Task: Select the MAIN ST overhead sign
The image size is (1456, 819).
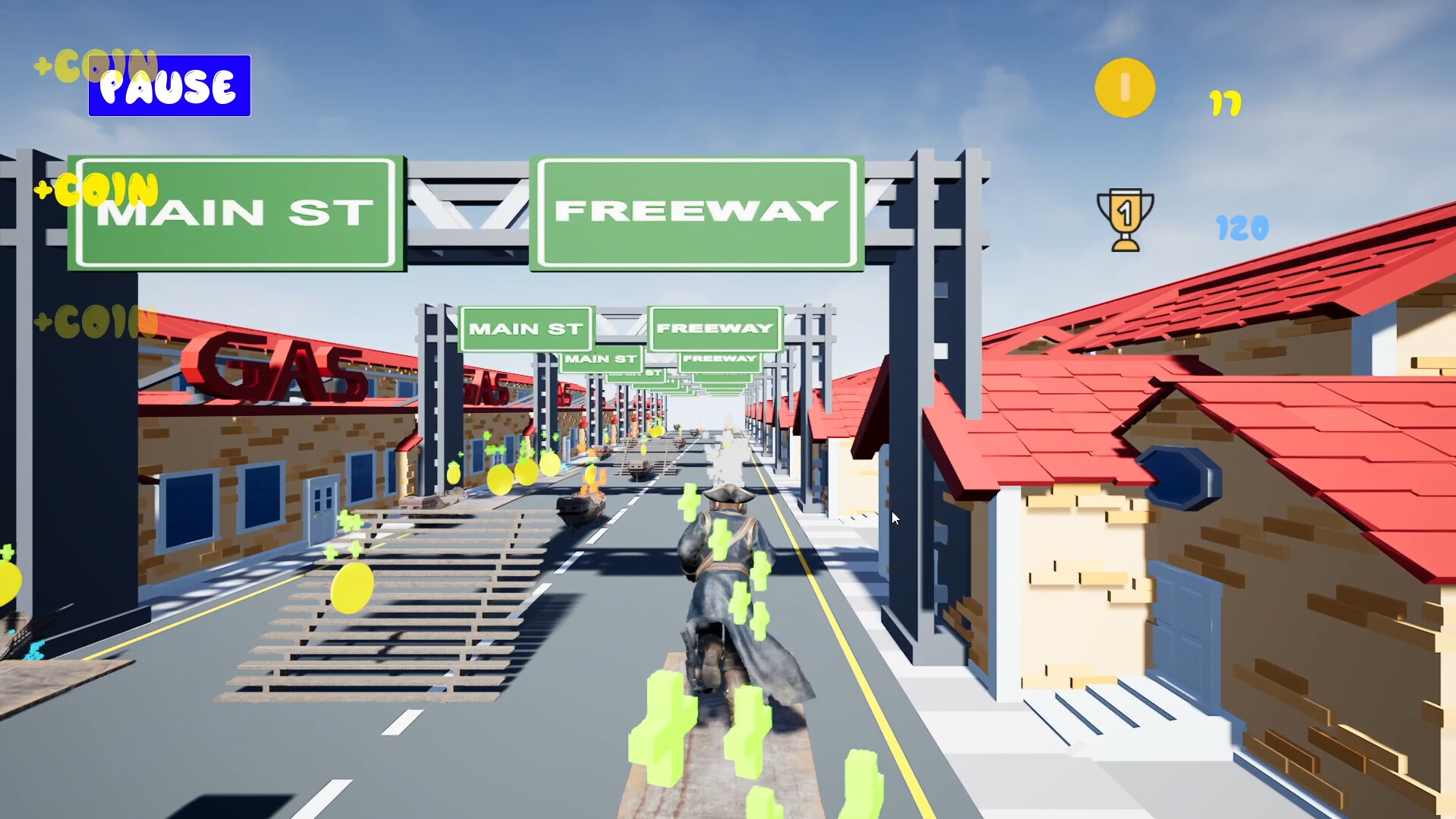Action: (x=233, y=213)
